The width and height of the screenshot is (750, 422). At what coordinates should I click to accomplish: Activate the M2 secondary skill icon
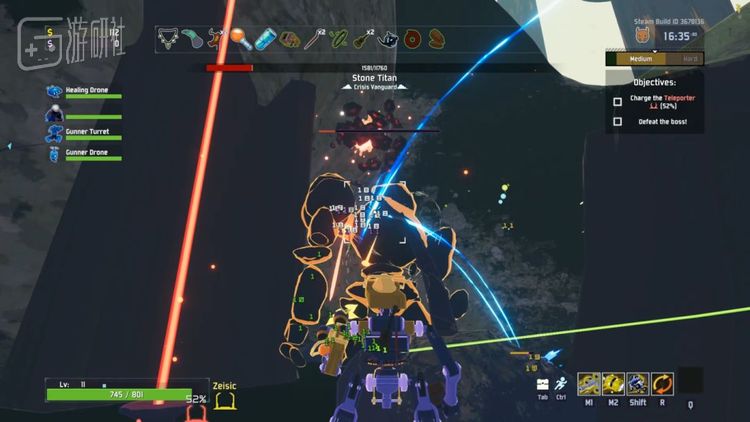pyautogui.click(x=613, y=383)
